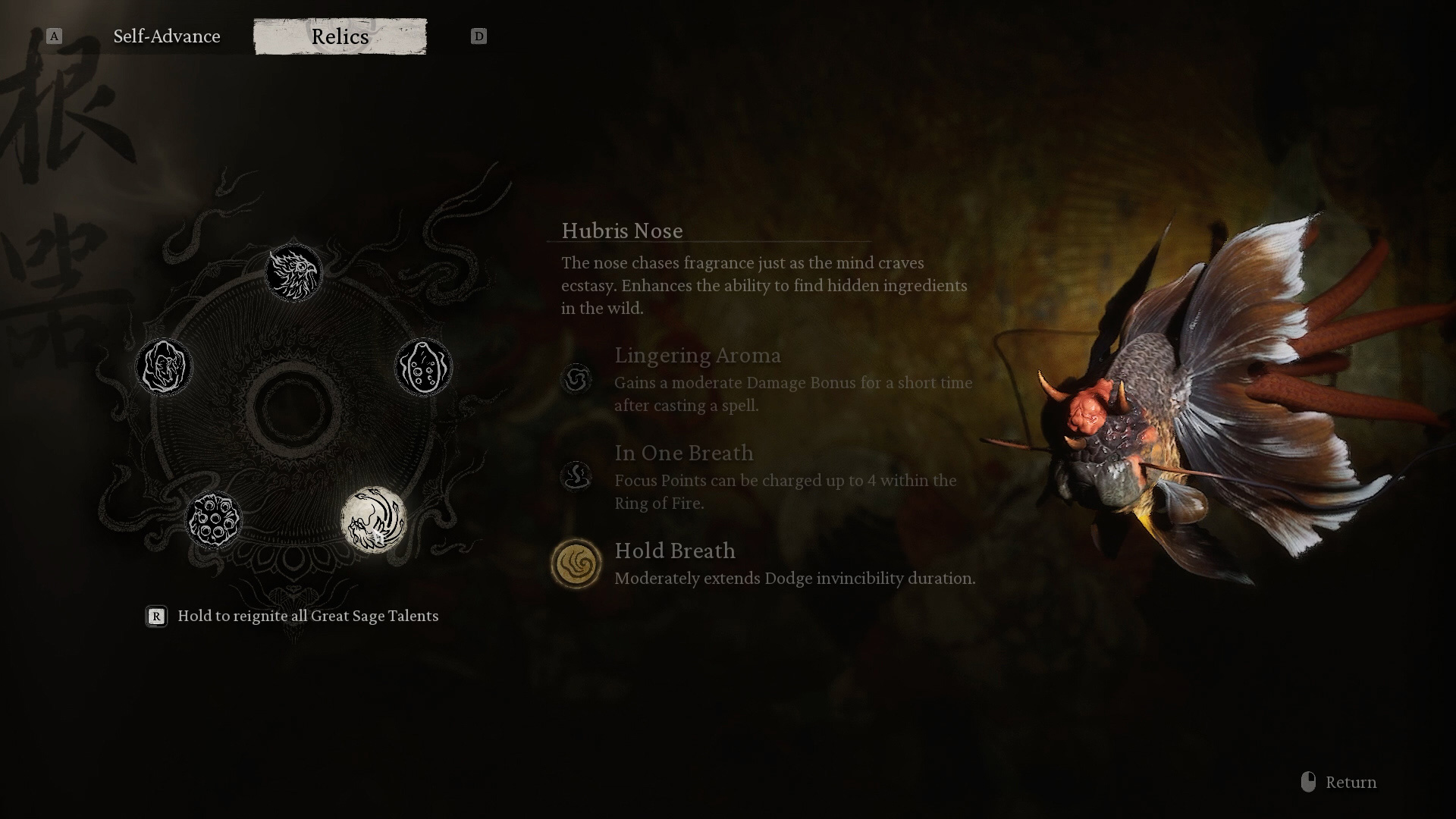Screen dimensions: 1456x819
Task: Choose the phoenix head relic icon
Action: [293, 272]
